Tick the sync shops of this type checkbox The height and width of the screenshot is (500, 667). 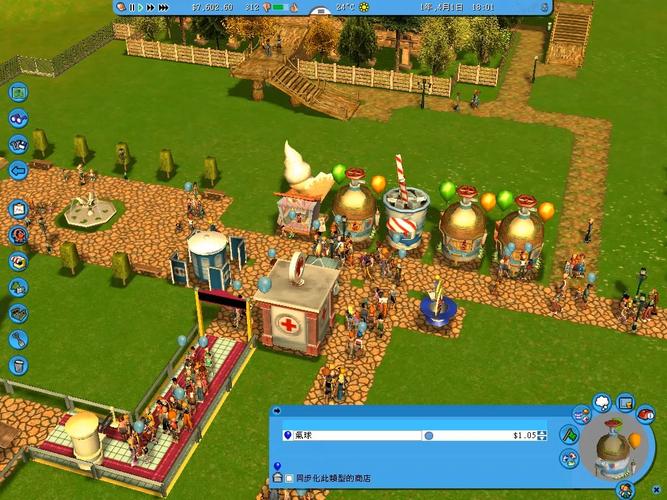tap(289, 480)
